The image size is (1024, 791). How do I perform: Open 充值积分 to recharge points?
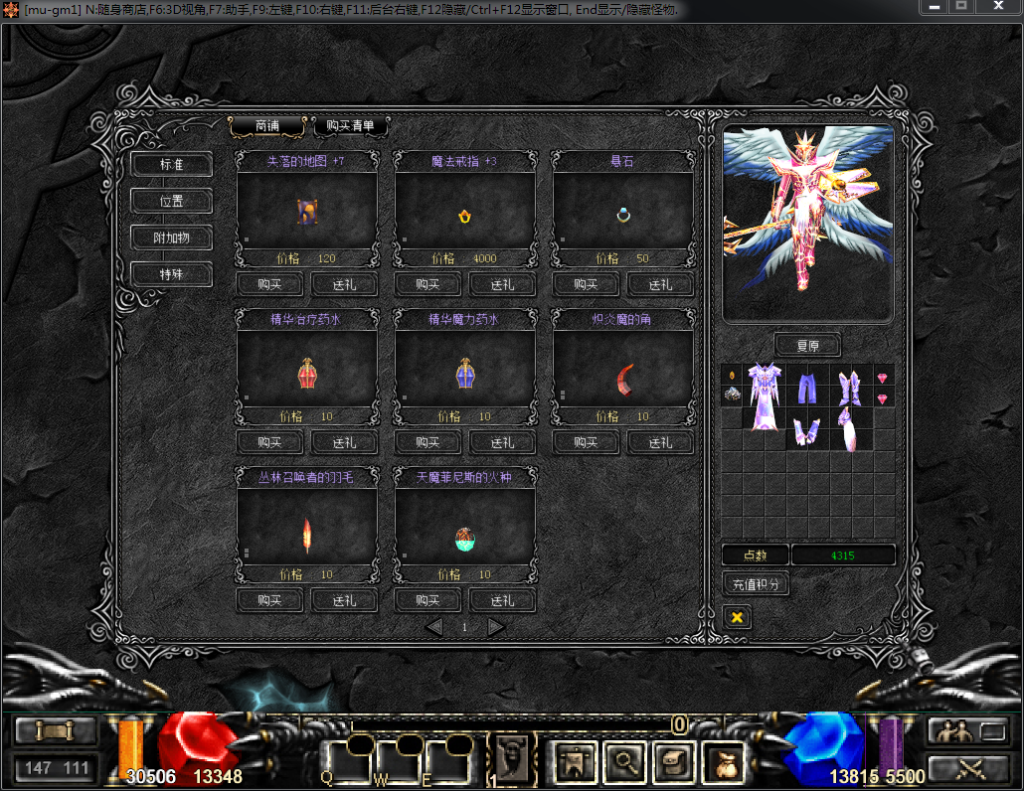click(755, 584)
